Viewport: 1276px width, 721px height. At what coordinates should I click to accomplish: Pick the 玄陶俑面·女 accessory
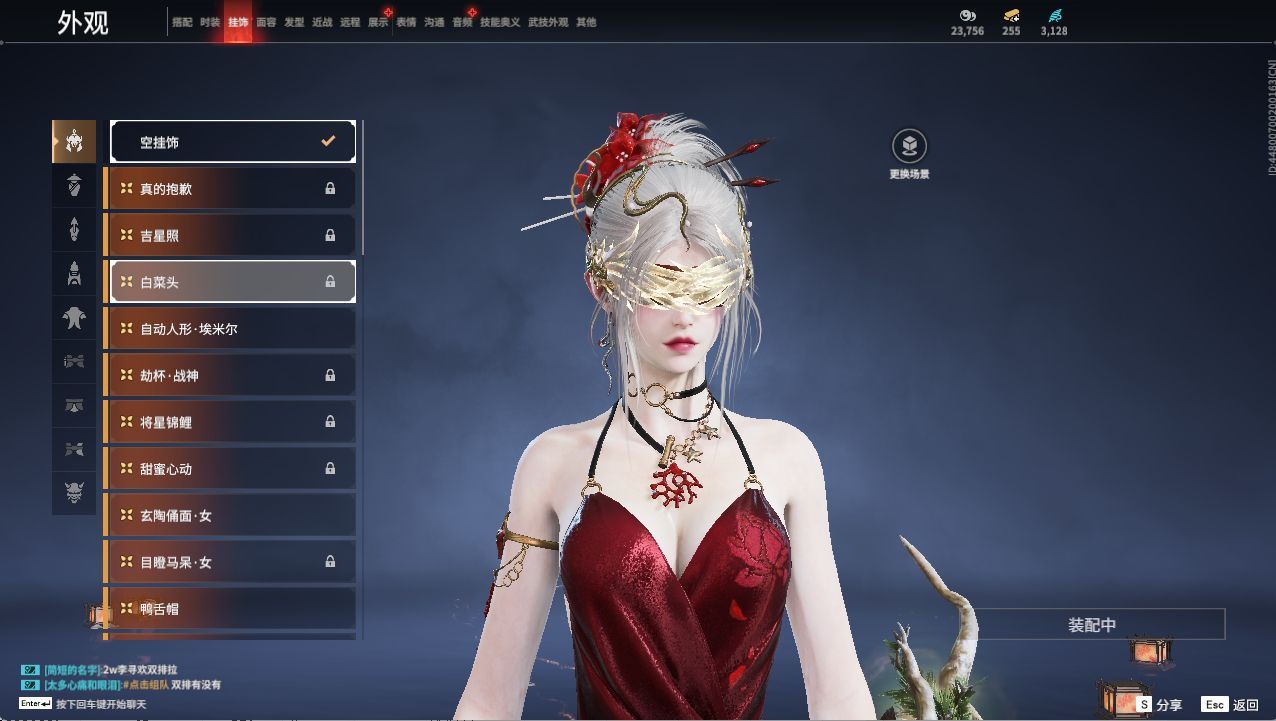click(232, 515)
